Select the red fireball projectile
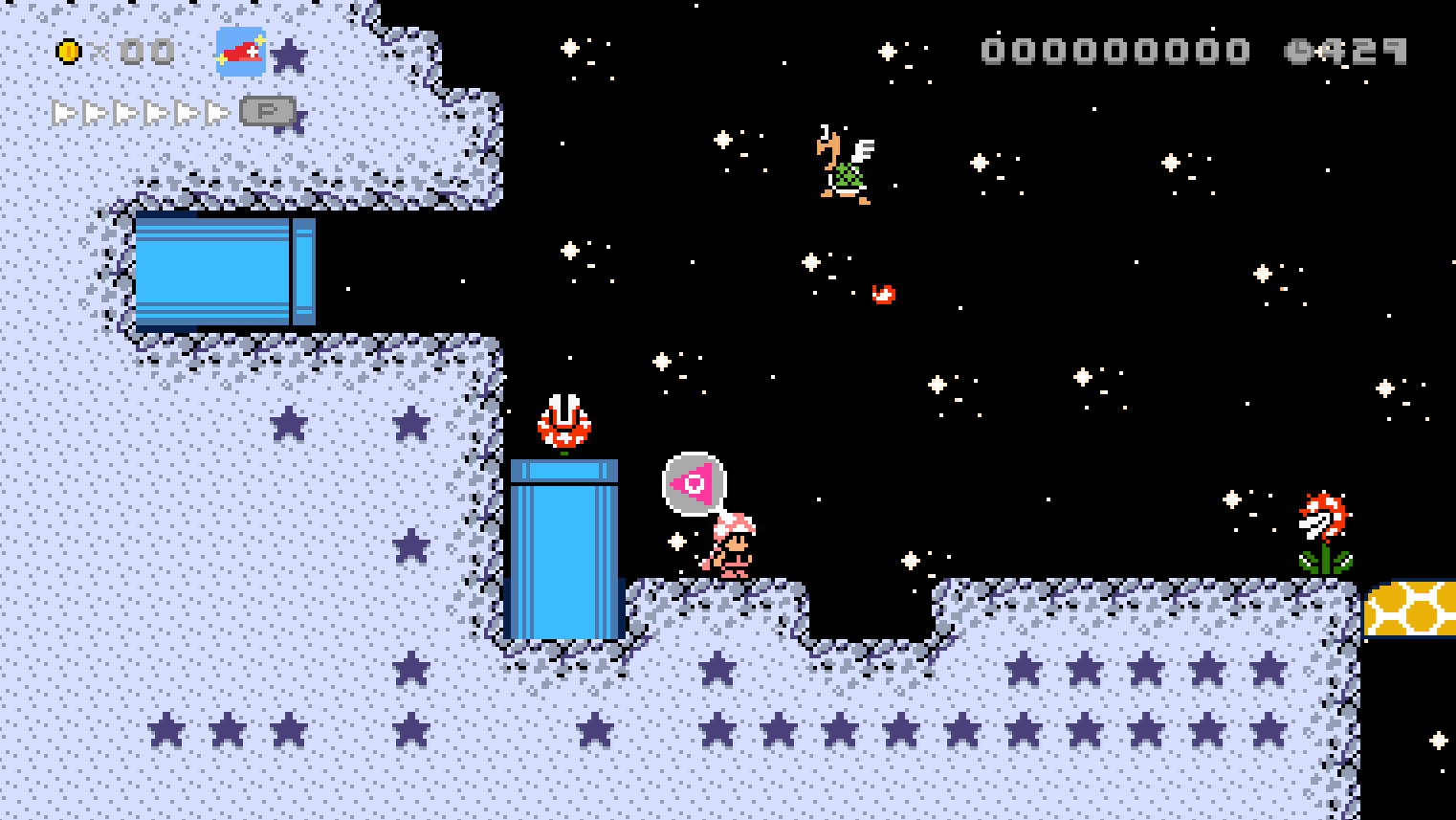The width and height of the screenshot is (1456, 820). (882, 293)
